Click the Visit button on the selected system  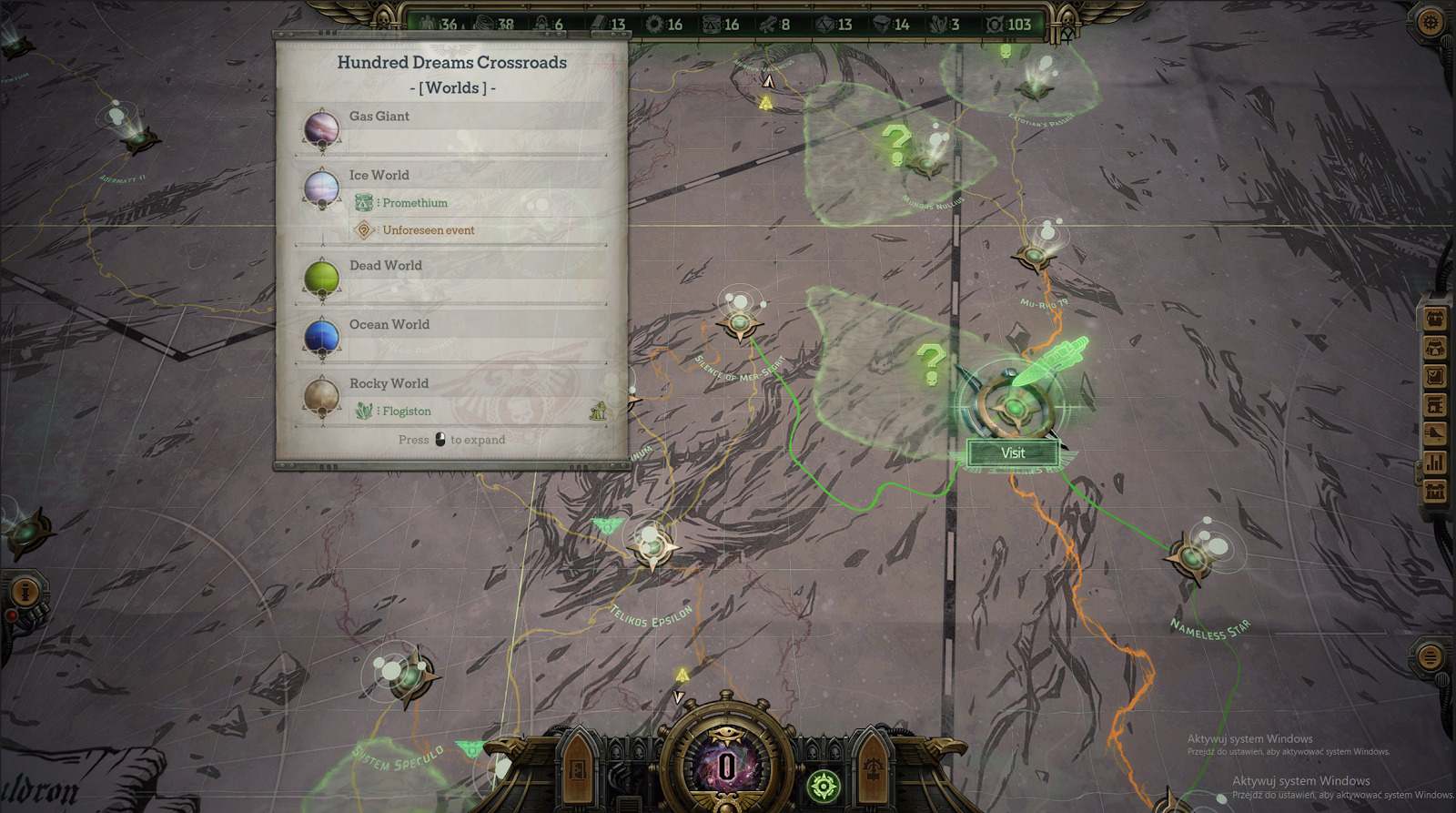(x=1013, y=452)
